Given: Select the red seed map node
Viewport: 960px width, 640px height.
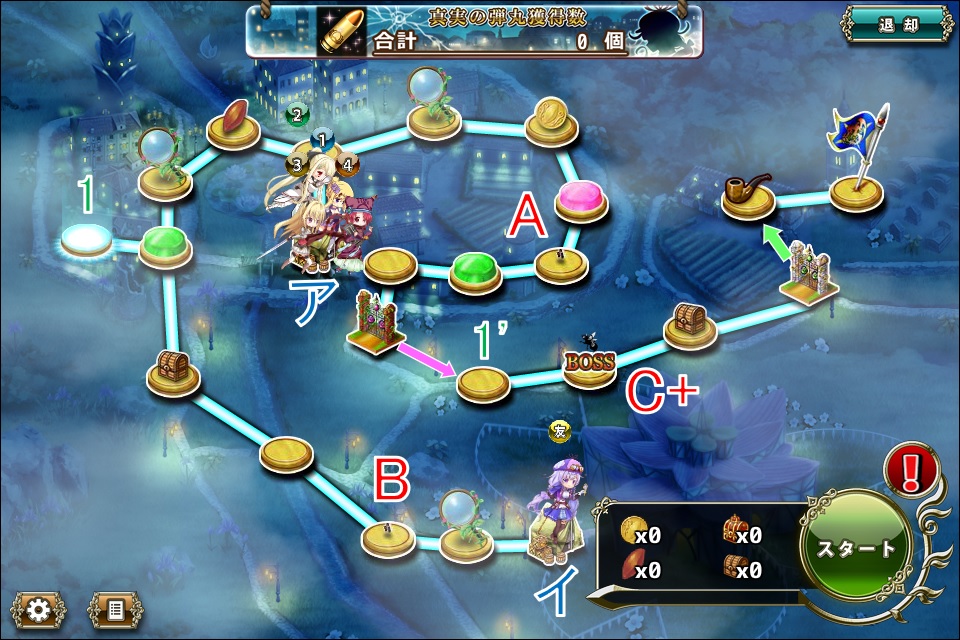Looking at the screenshot, I should click(x=234, y=121).
